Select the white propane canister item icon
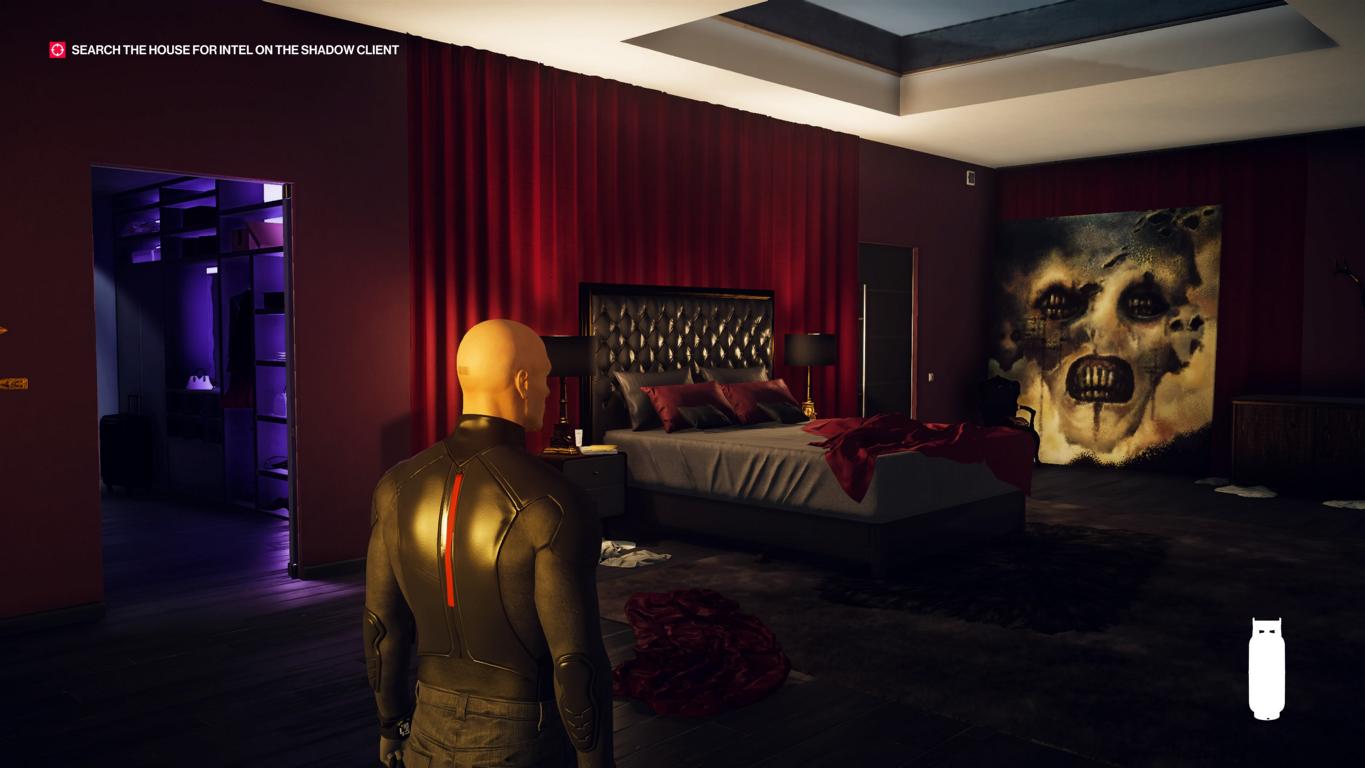This screenshot has width=1365, height=768. (1266, 668)
